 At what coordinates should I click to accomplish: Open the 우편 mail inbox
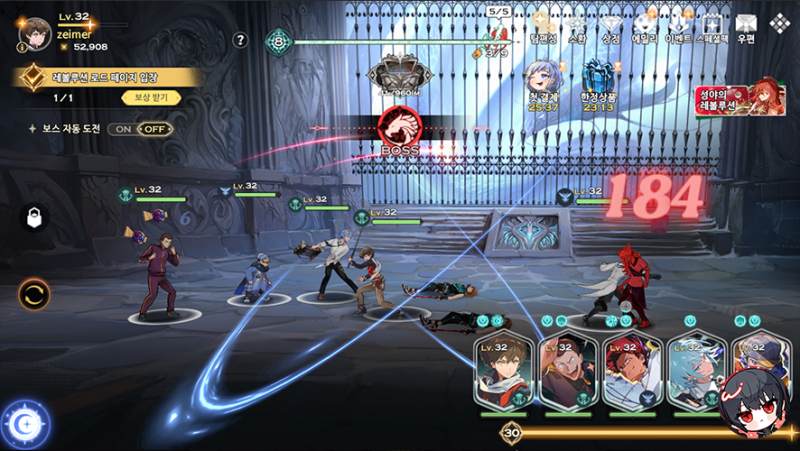[x=746, y=26]
